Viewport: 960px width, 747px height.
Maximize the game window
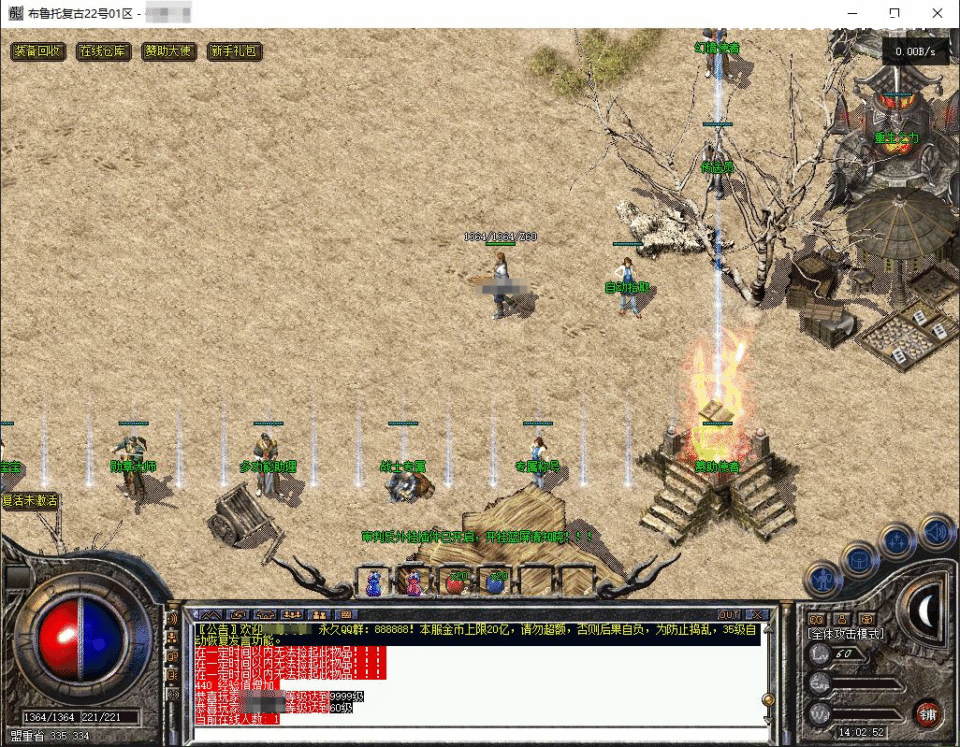point(893,13)
